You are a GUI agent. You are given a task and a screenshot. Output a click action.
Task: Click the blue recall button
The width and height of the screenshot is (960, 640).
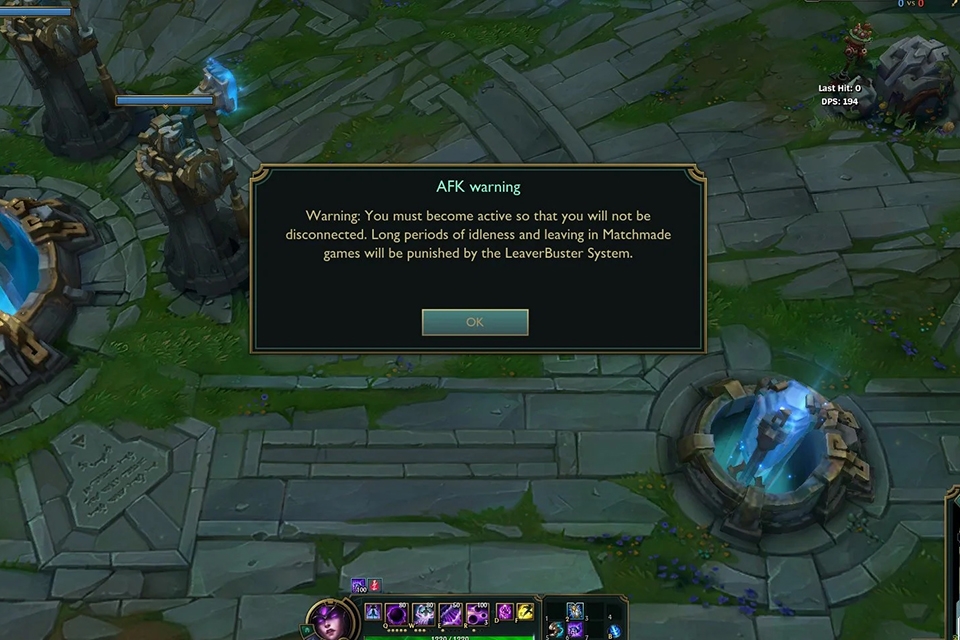pyautogui.click(x=615, y=630)
